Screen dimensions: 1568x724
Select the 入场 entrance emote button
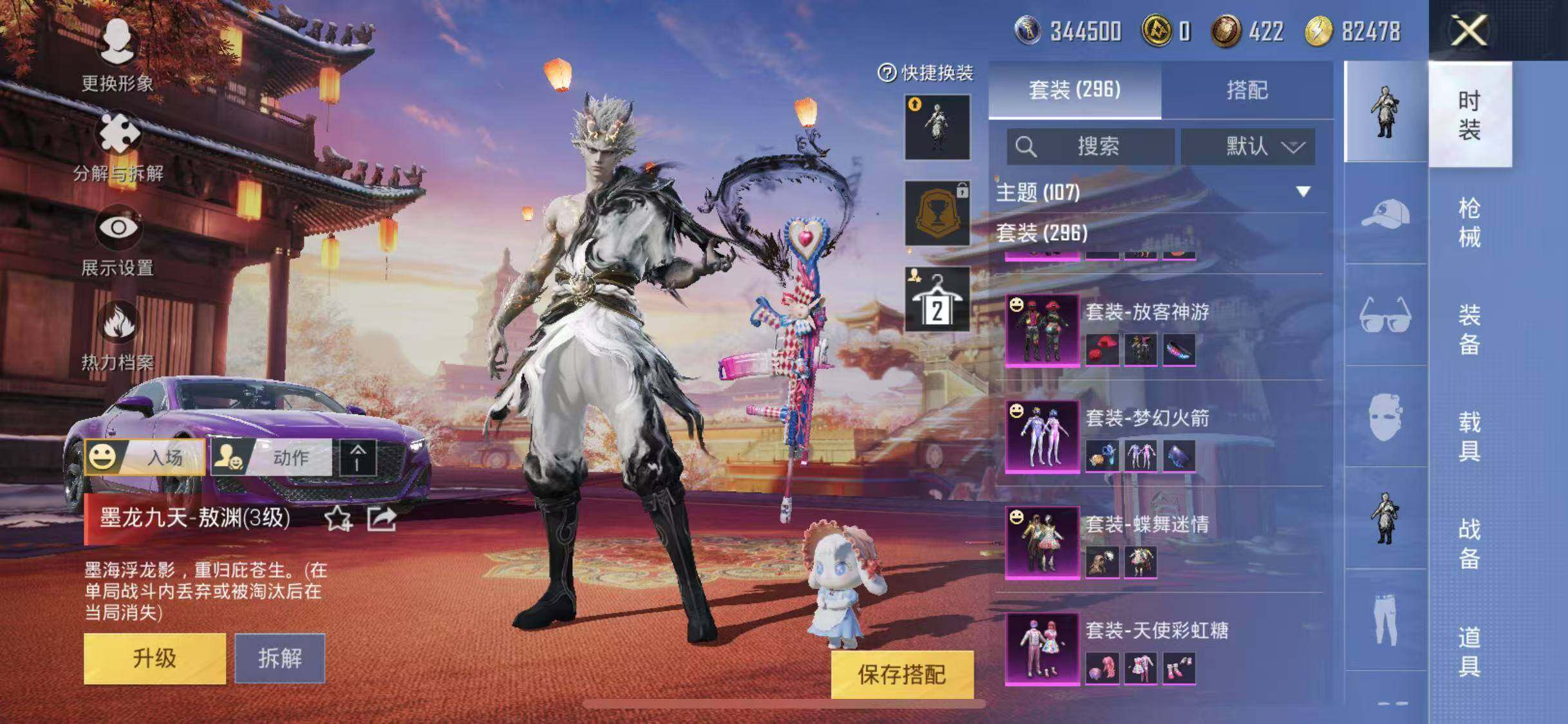point(145,457)
